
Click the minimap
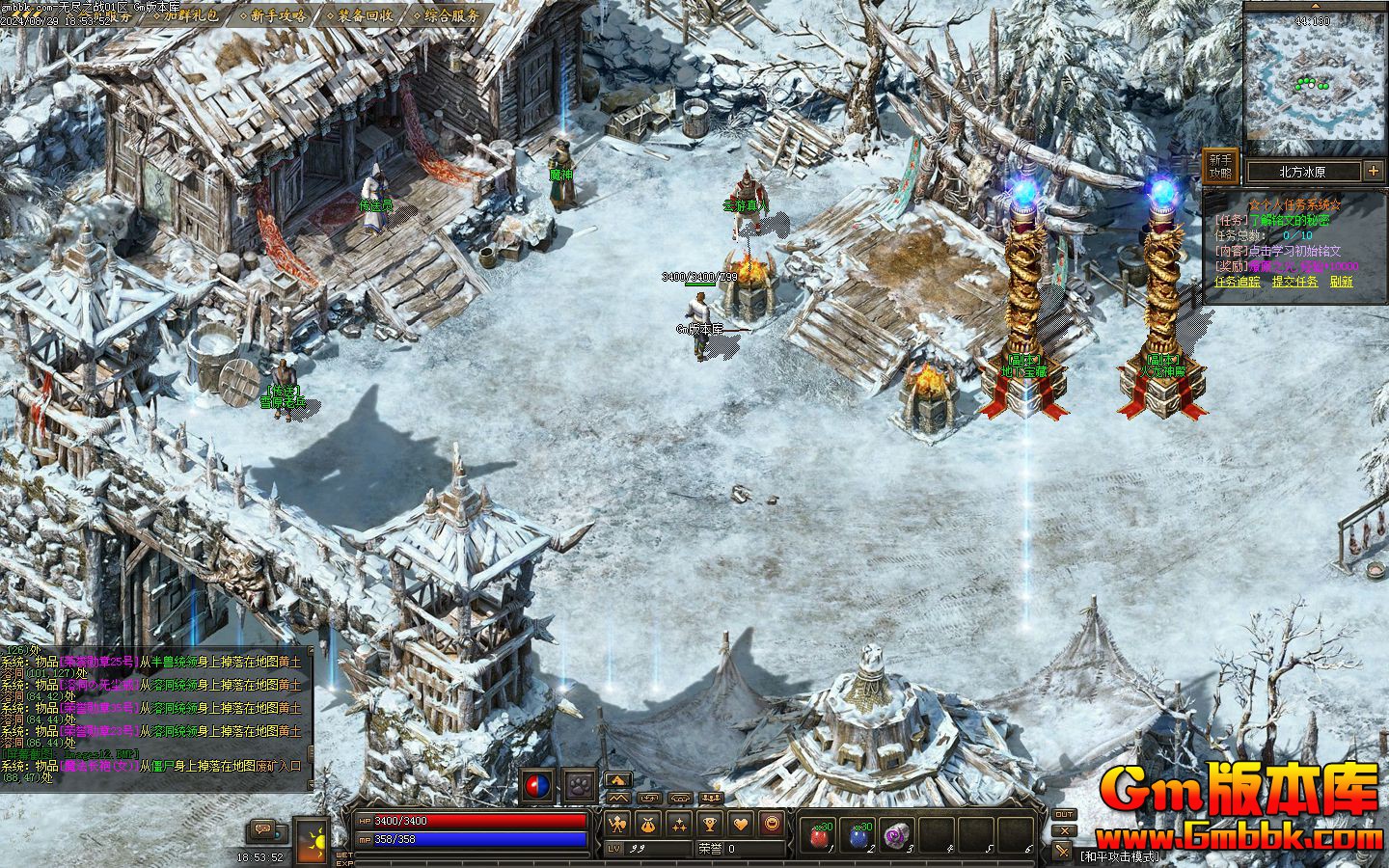1314,81
